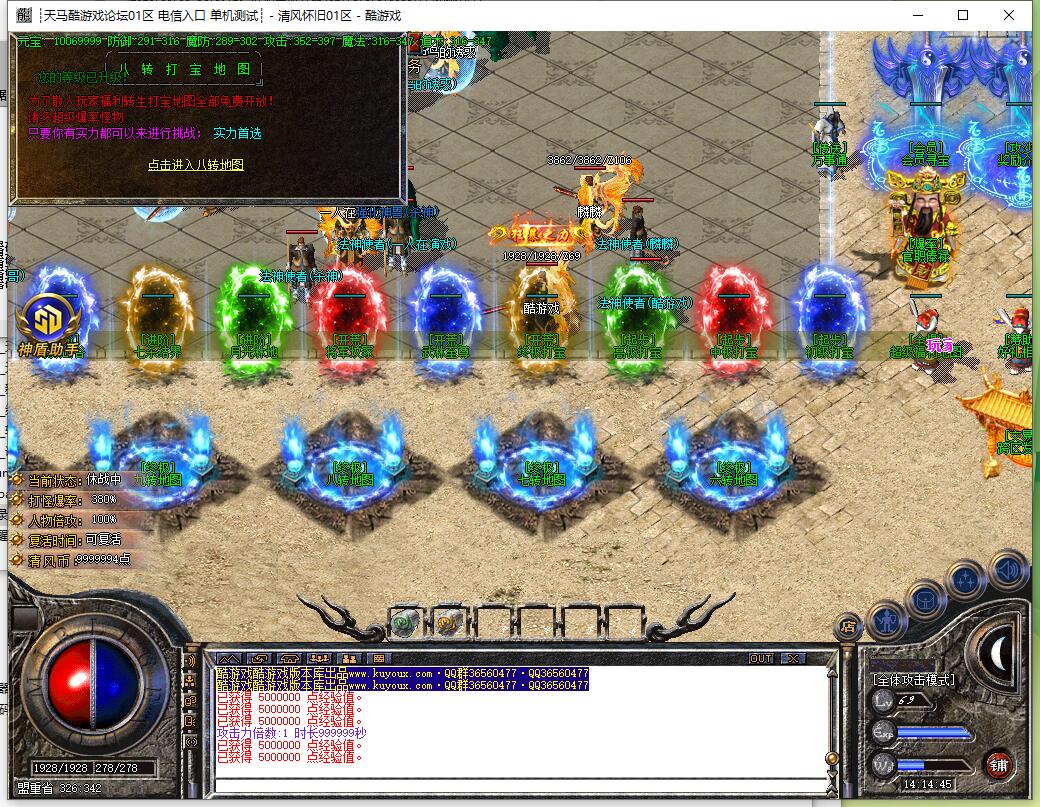Maximize the game window
1040x807 pixels.
pyautogui.click(x=963, y=15)
